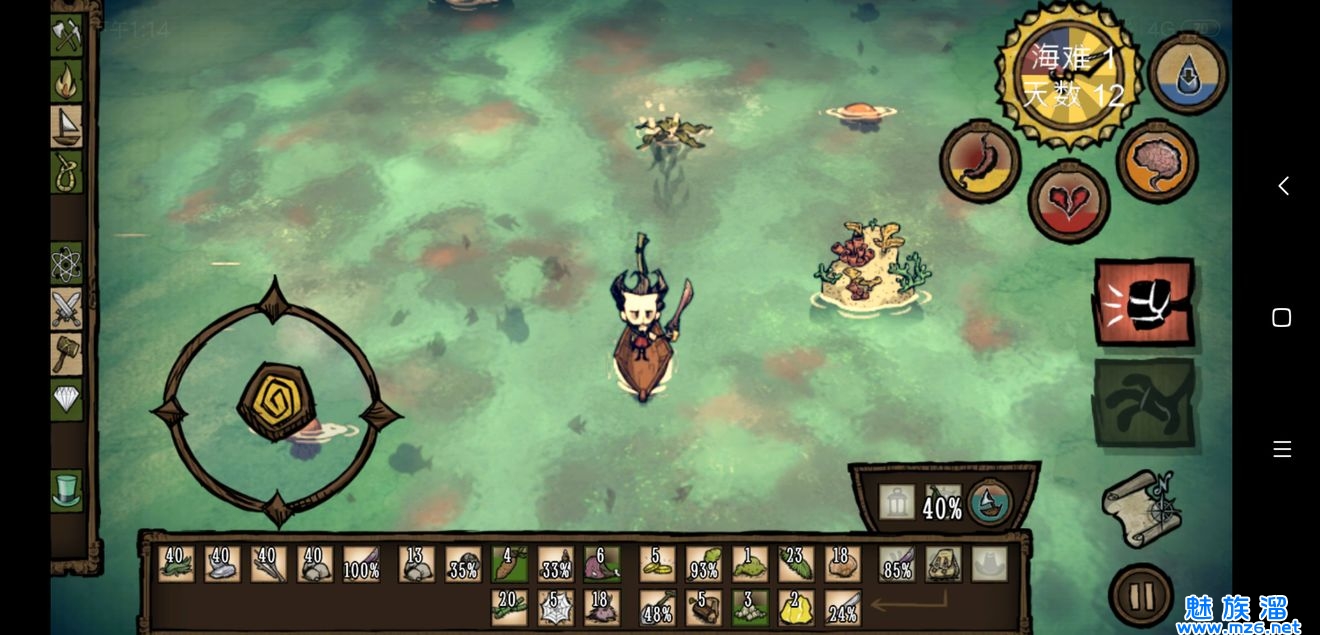Open the Fire crafting tab

(66, 81)
